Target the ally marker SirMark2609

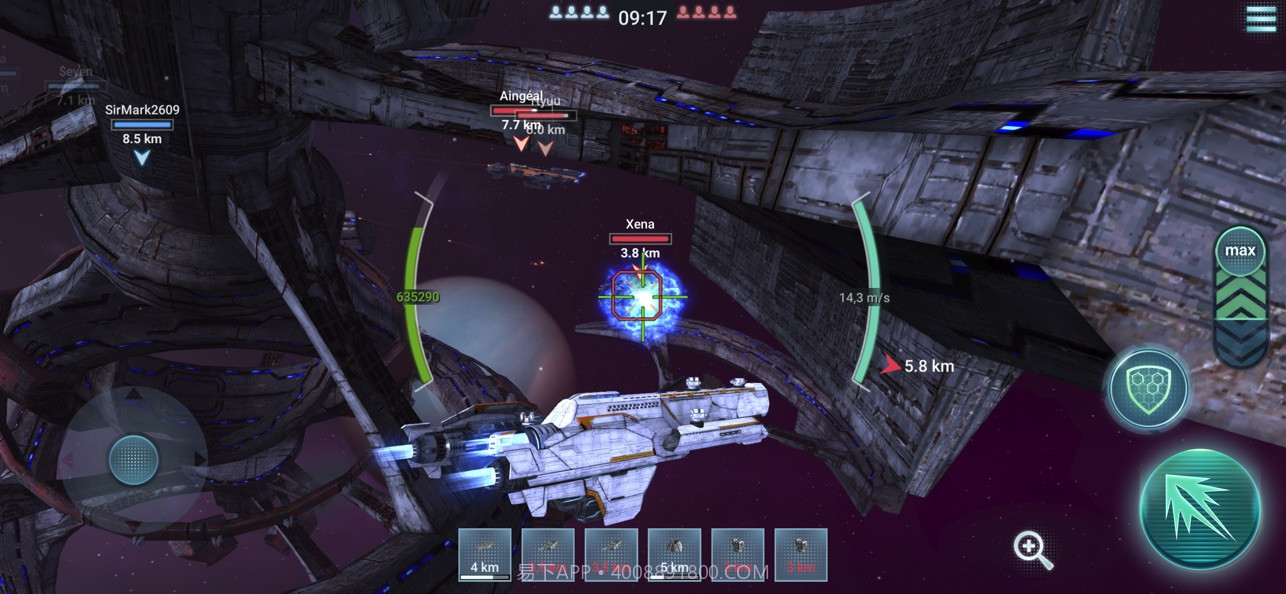[142, 133]
